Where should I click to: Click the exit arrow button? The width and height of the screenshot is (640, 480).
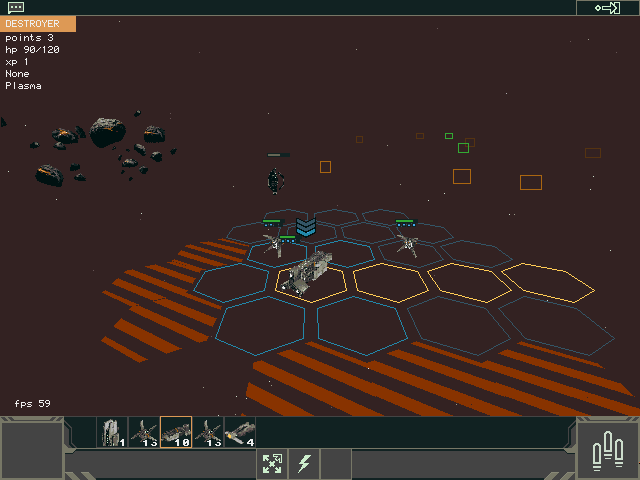tap(607, 8)
